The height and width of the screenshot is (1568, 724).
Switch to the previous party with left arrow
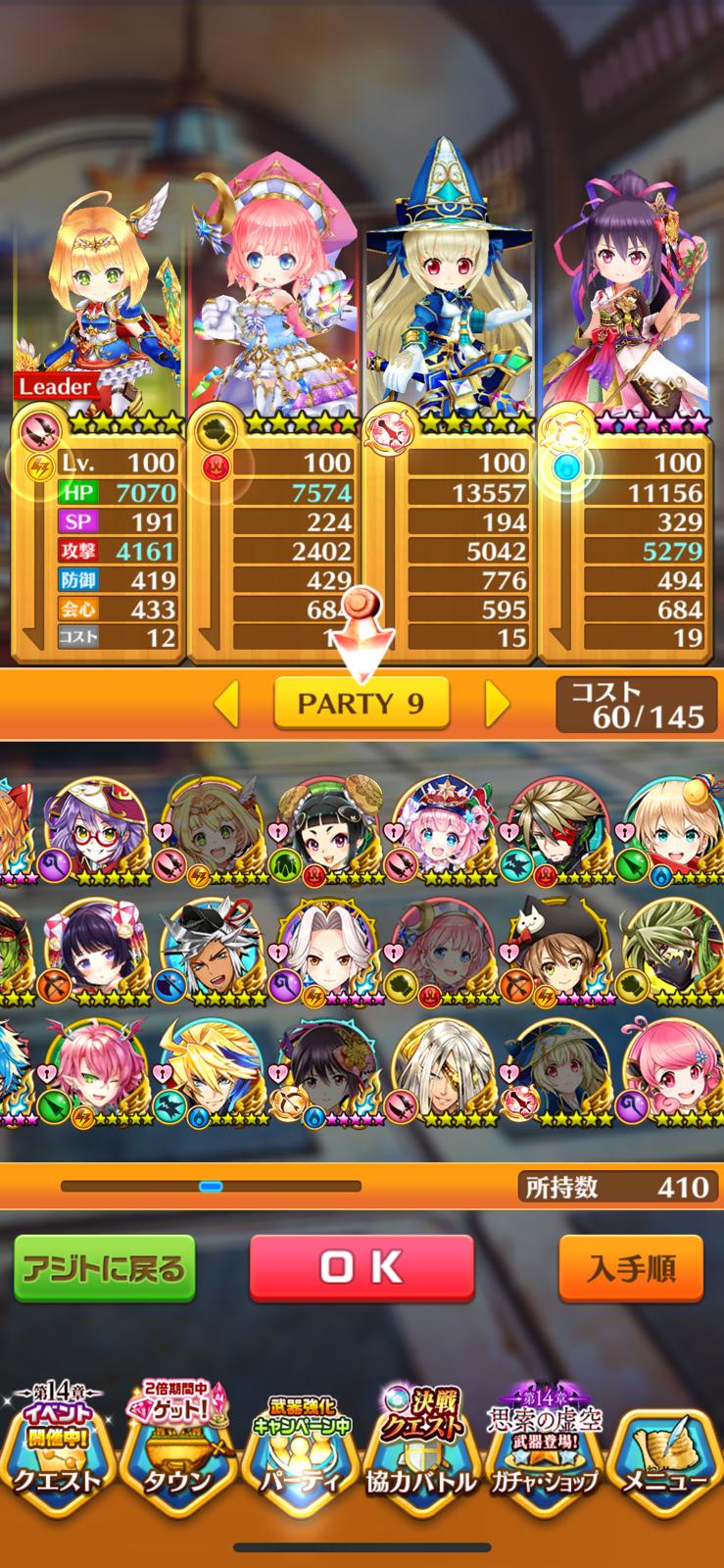227,703
